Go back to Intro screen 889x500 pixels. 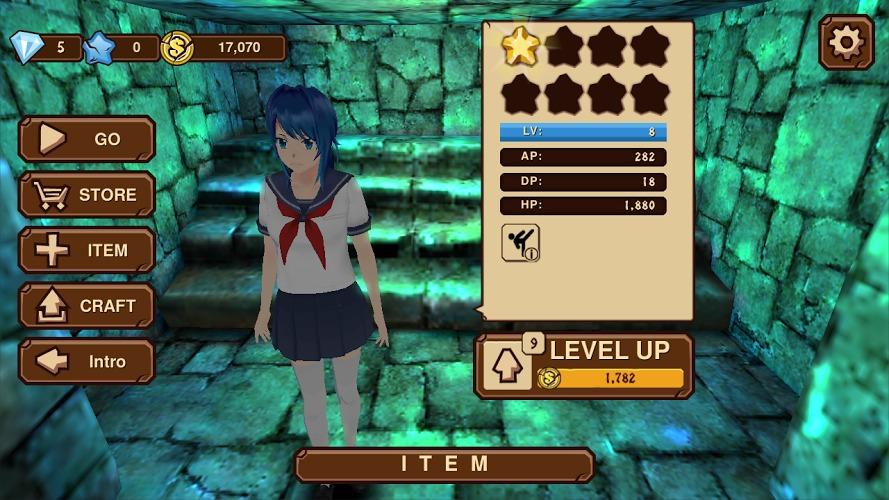(x=87, y=361)
